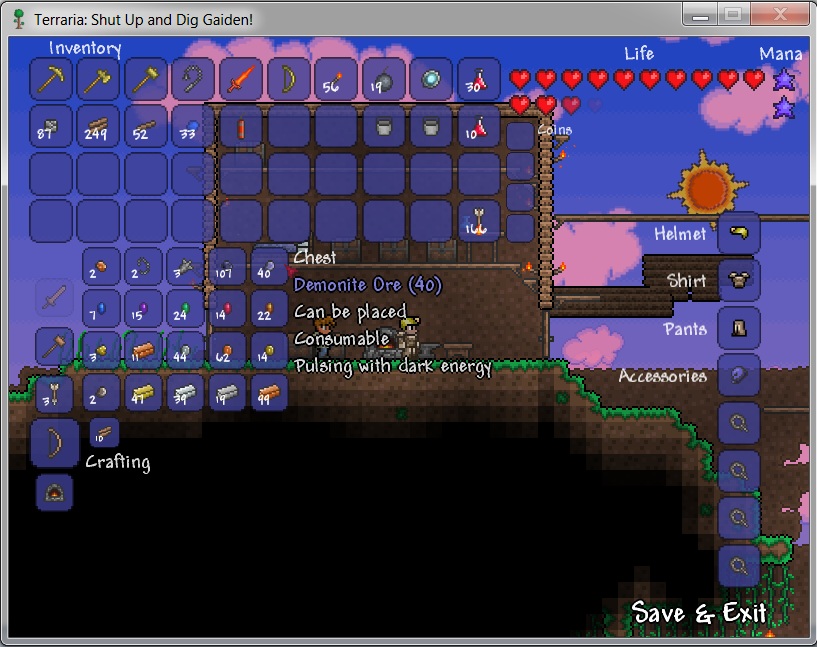
Task: Take the copper bar stack of 99
Action: point(269,394)
